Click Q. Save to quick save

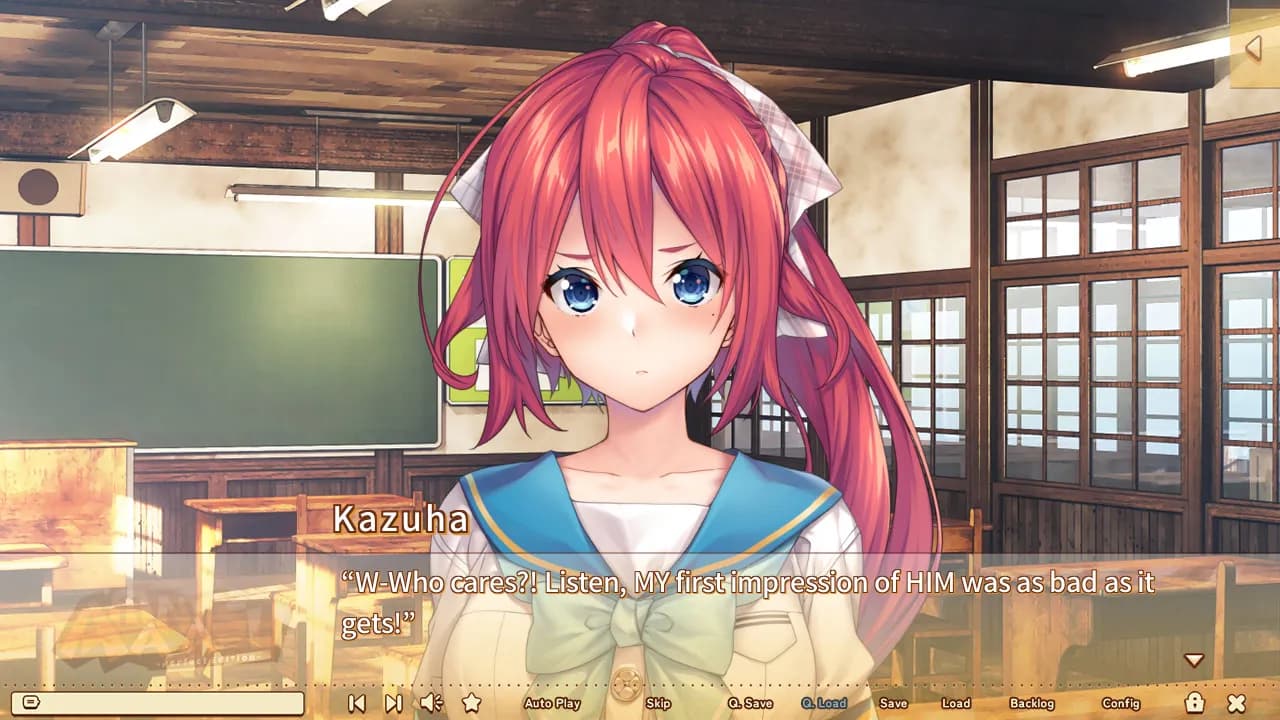[x=750, y=703]
